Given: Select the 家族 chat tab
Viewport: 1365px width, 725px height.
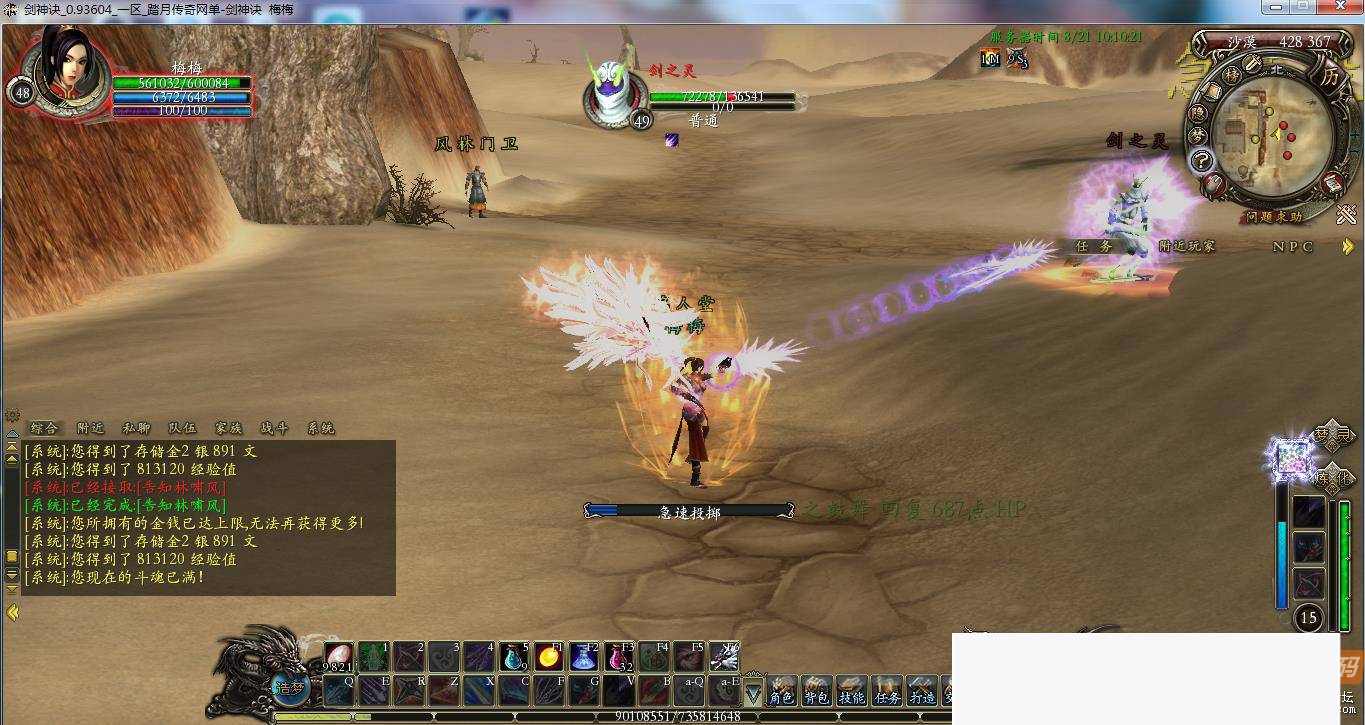Looking at the screenshot, I should tap(228, 428).
